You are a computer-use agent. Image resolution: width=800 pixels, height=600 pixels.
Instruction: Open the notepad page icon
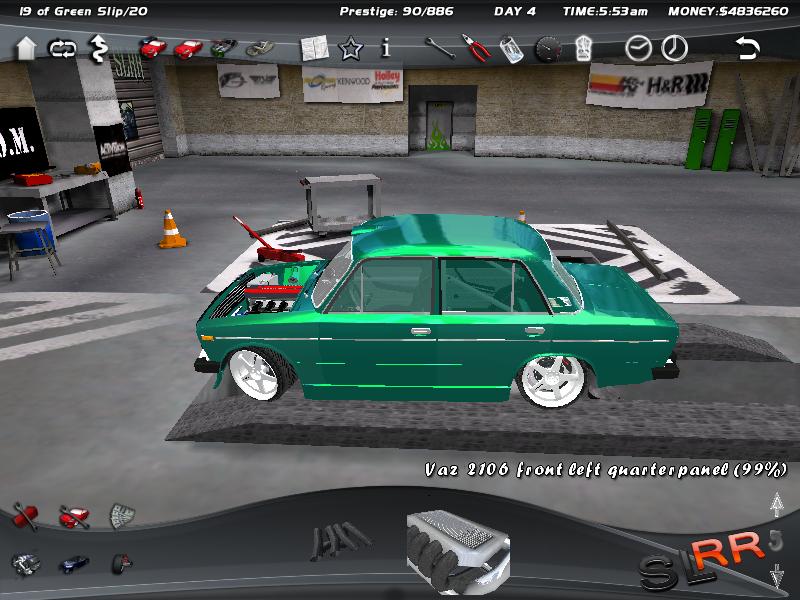(x=314, y=48)
